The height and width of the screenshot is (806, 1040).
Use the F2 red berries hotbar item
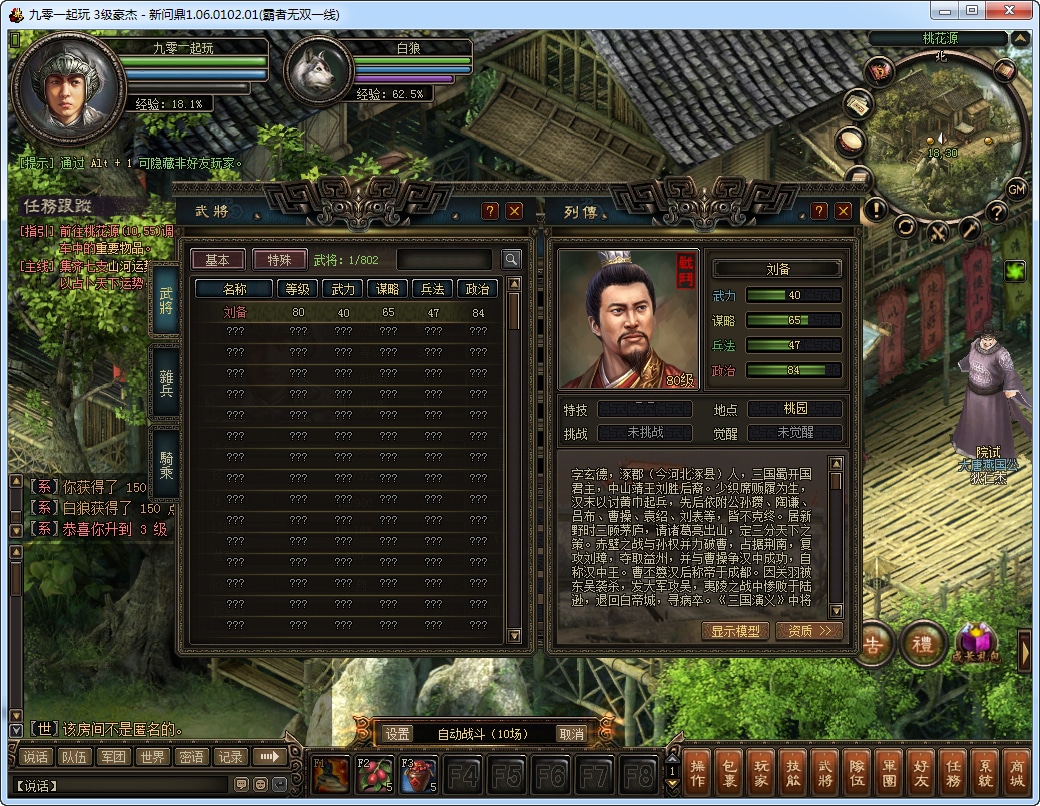coord(373,775)
